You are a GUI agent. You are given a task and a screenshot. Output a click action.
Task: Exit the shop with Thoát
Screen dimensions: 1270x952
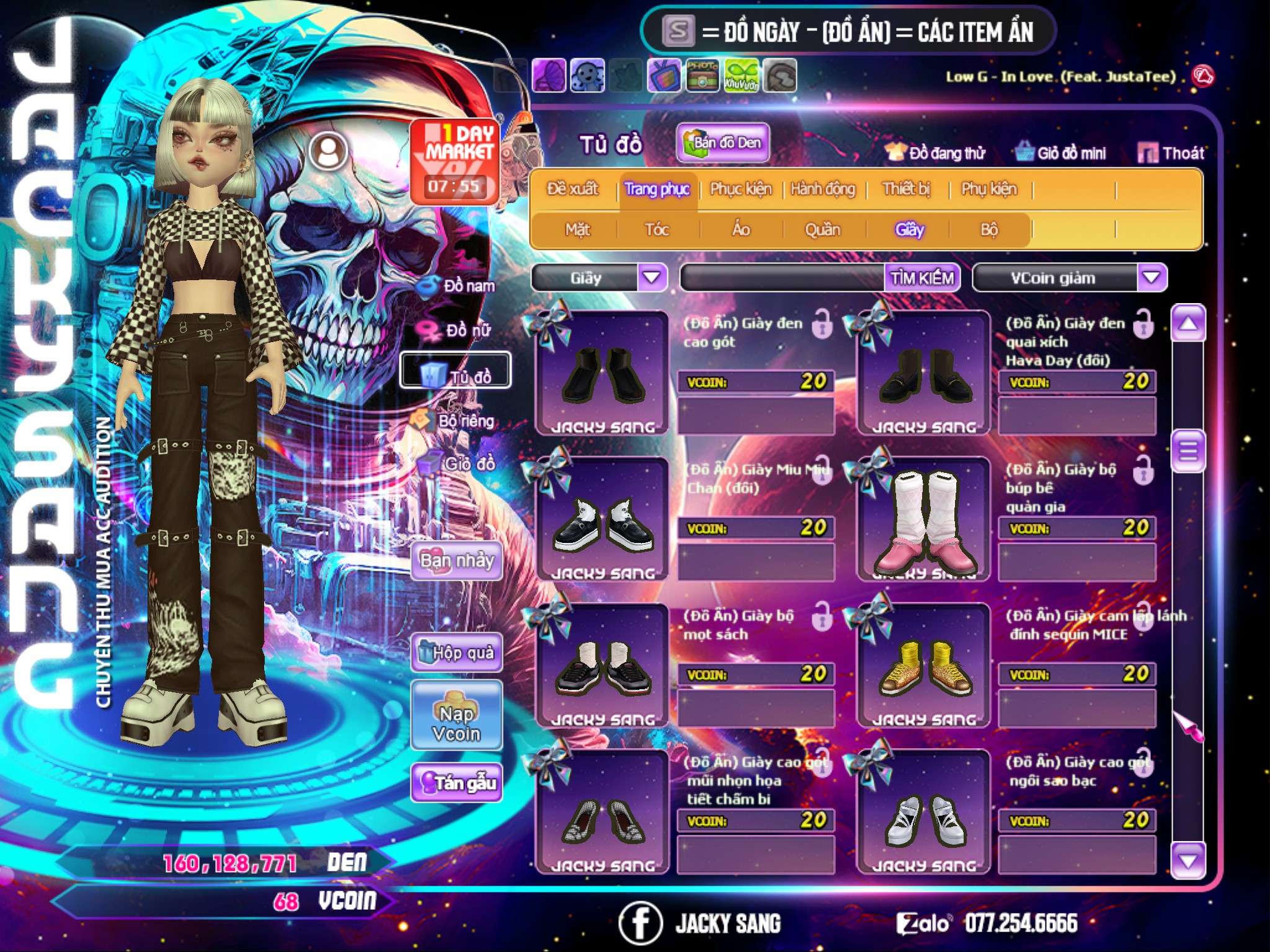point(1171,153)
